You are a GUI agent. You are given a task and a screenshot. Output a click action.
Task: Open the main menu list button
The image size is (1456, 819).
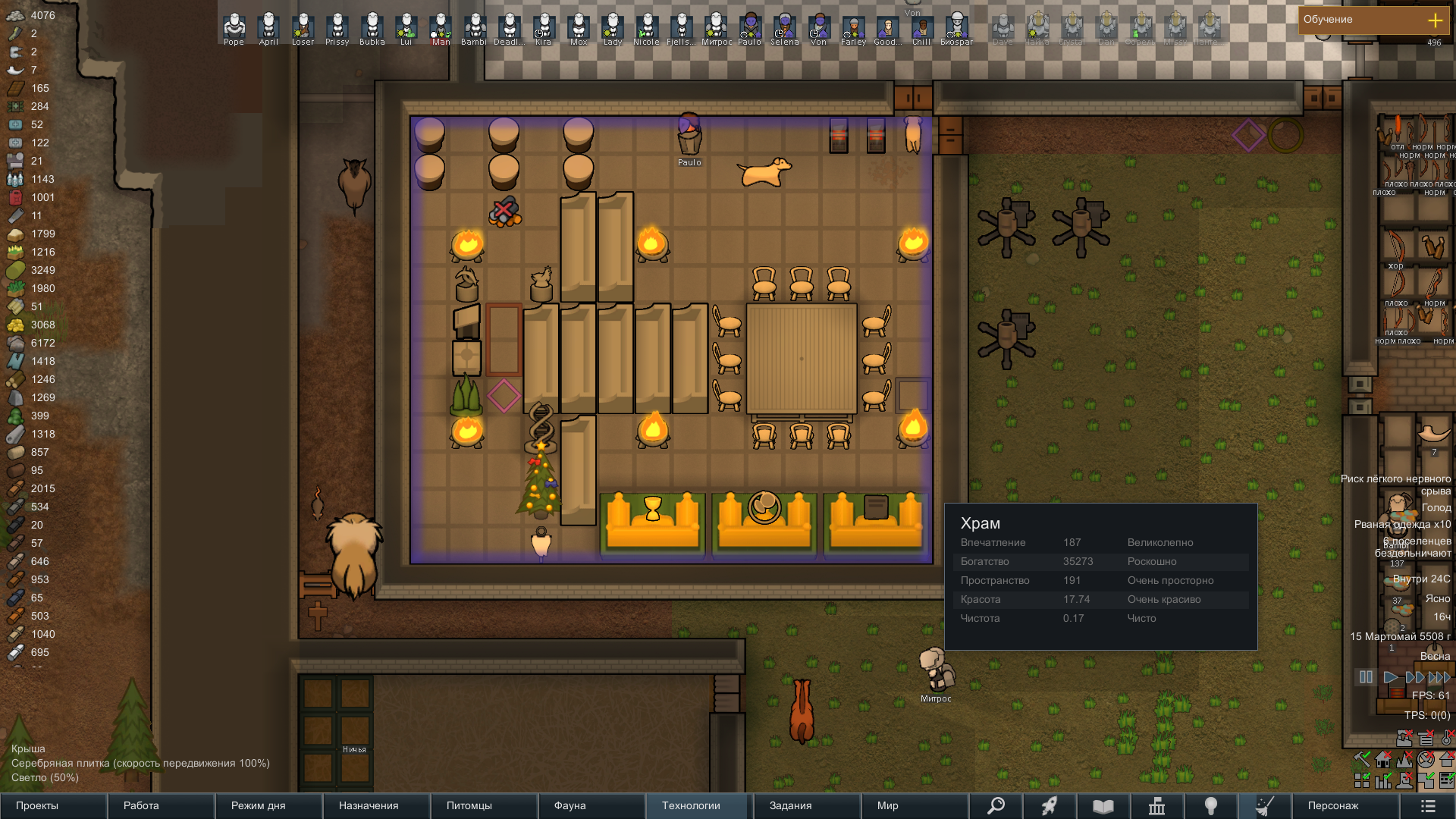(1427, 805)
